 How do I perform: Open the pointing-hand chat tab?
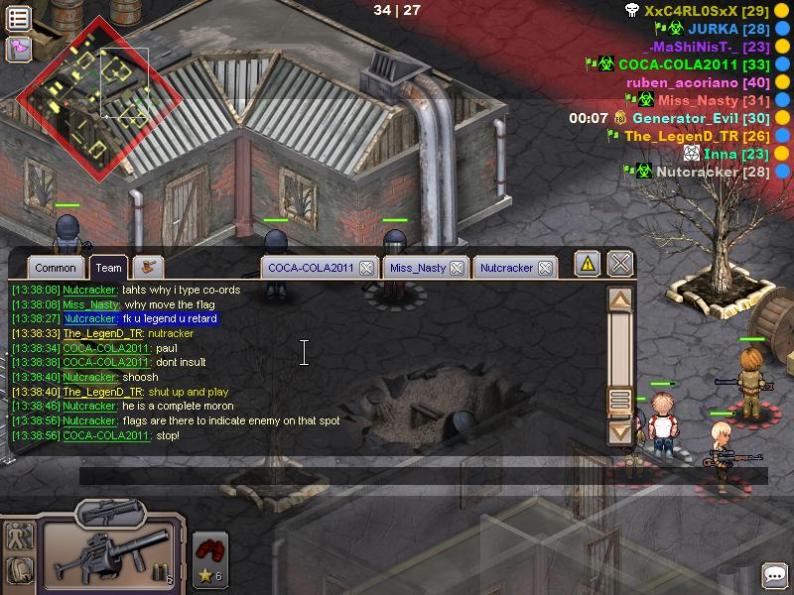click(148, 267)
